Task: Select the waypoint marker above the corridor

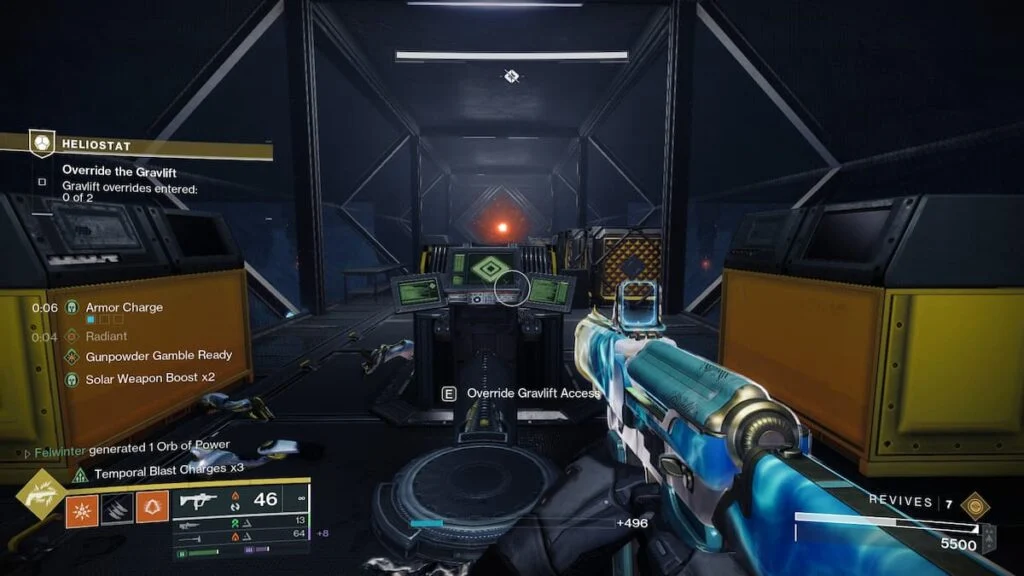Action: point(512,75)
